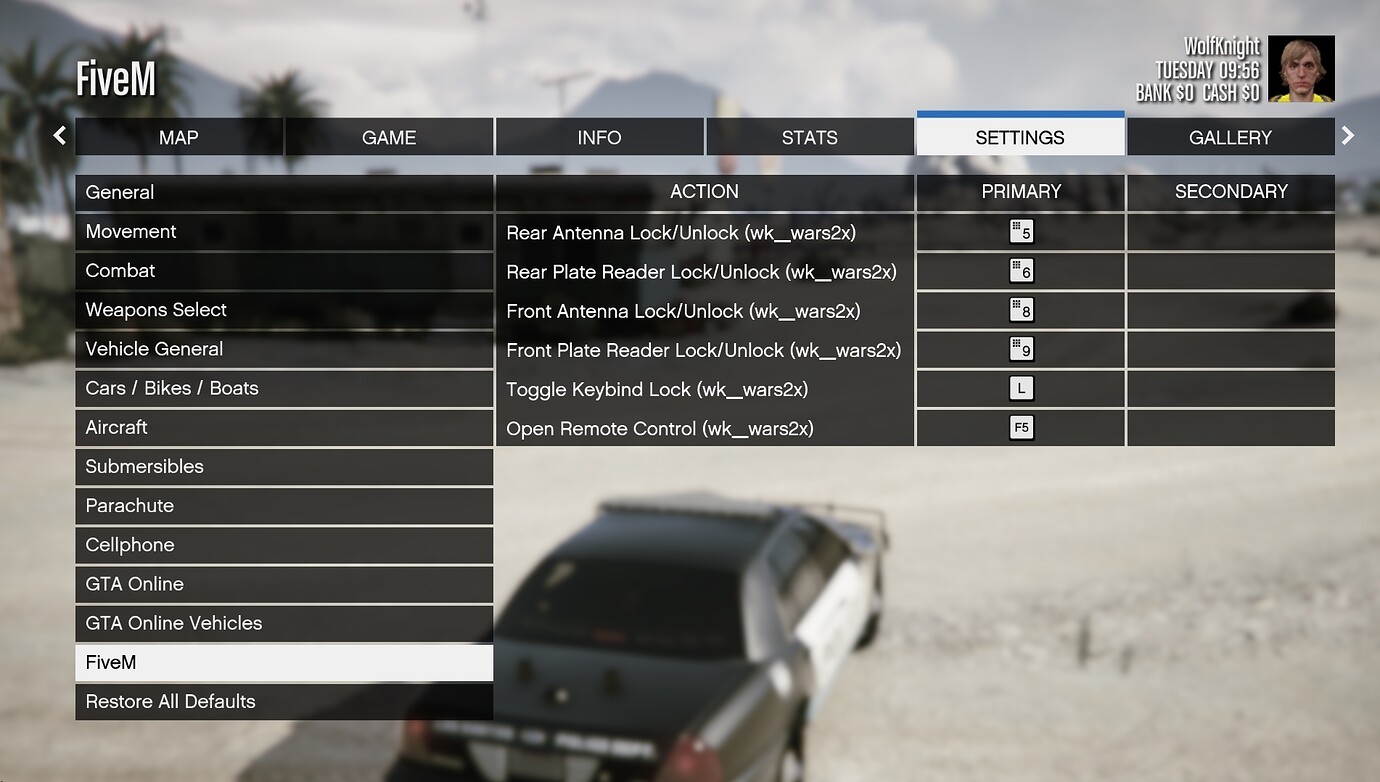Open the Weapons Select category
This screenshot has width=1380, height=782.
(284, 310)
